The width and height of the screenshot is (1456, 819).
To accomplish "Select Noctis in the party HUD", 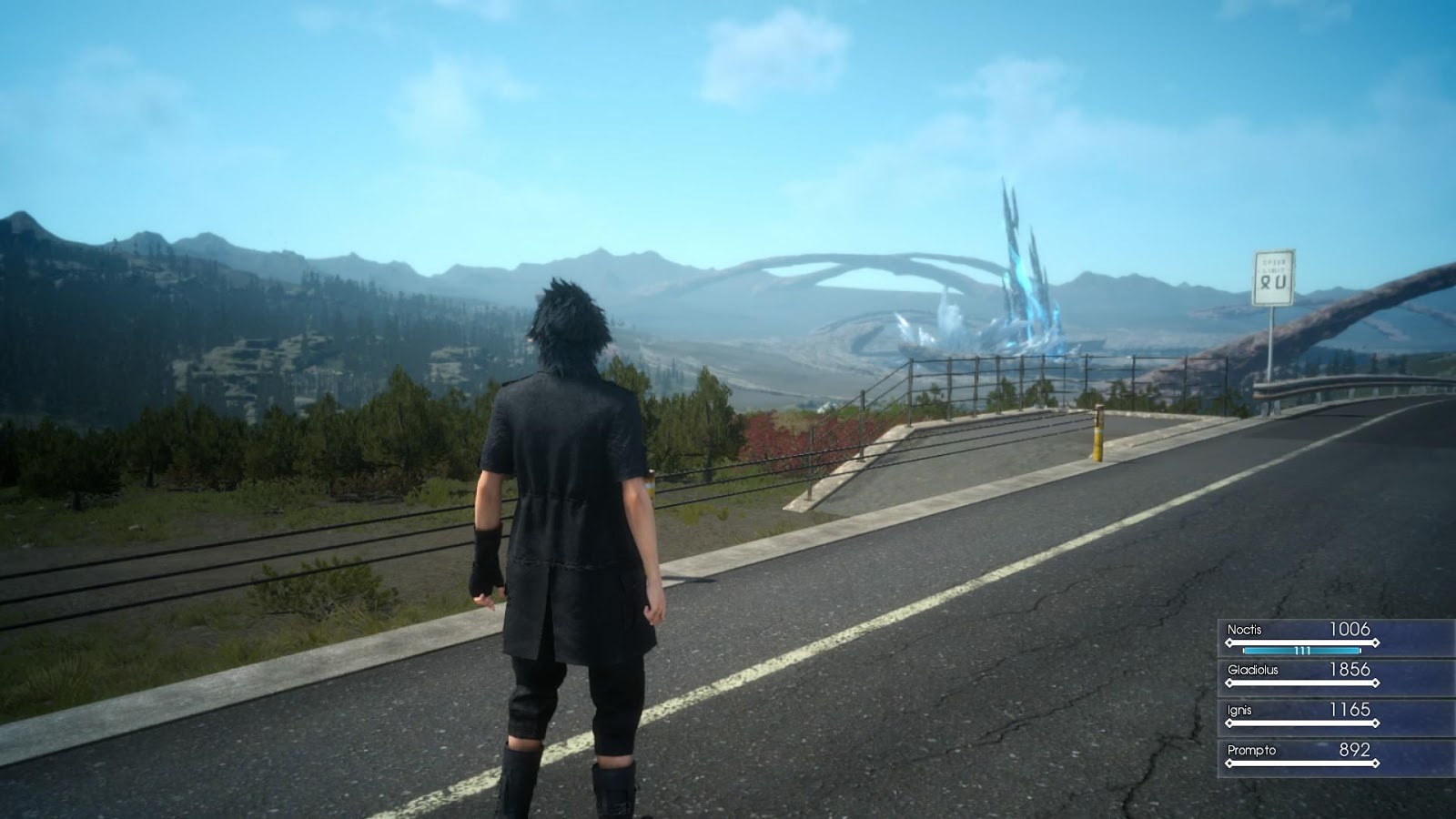I will coord(1244,630).
